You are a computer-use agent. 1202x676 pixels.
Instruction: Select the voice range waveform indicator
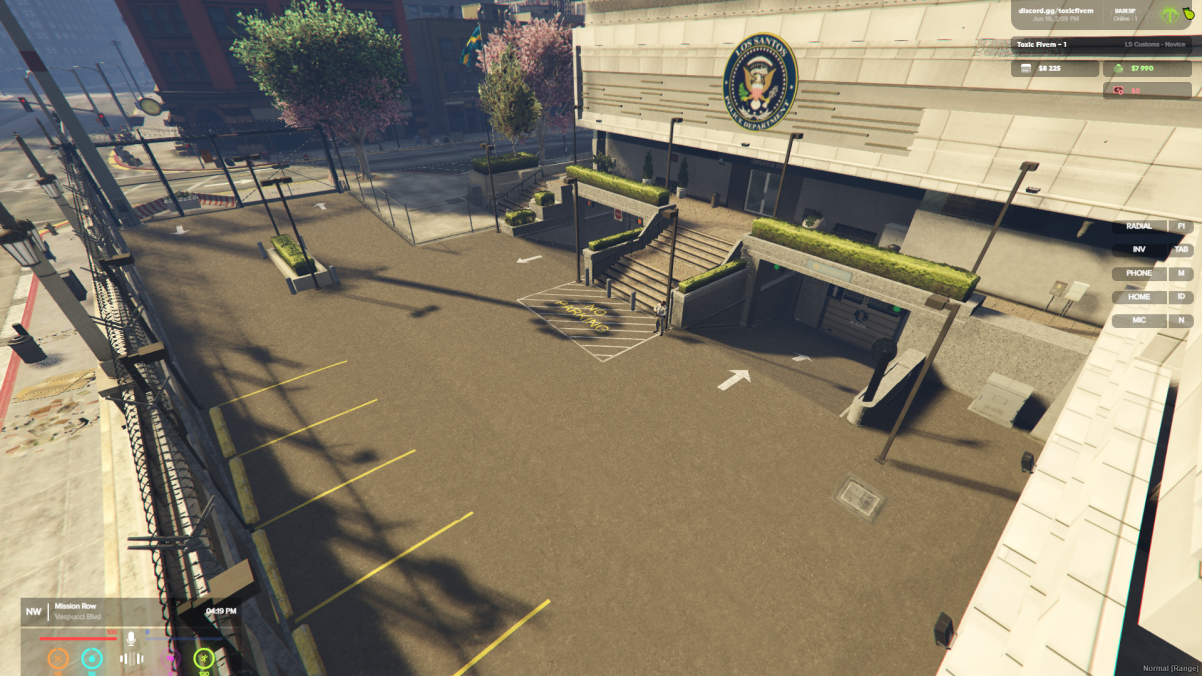132,659
